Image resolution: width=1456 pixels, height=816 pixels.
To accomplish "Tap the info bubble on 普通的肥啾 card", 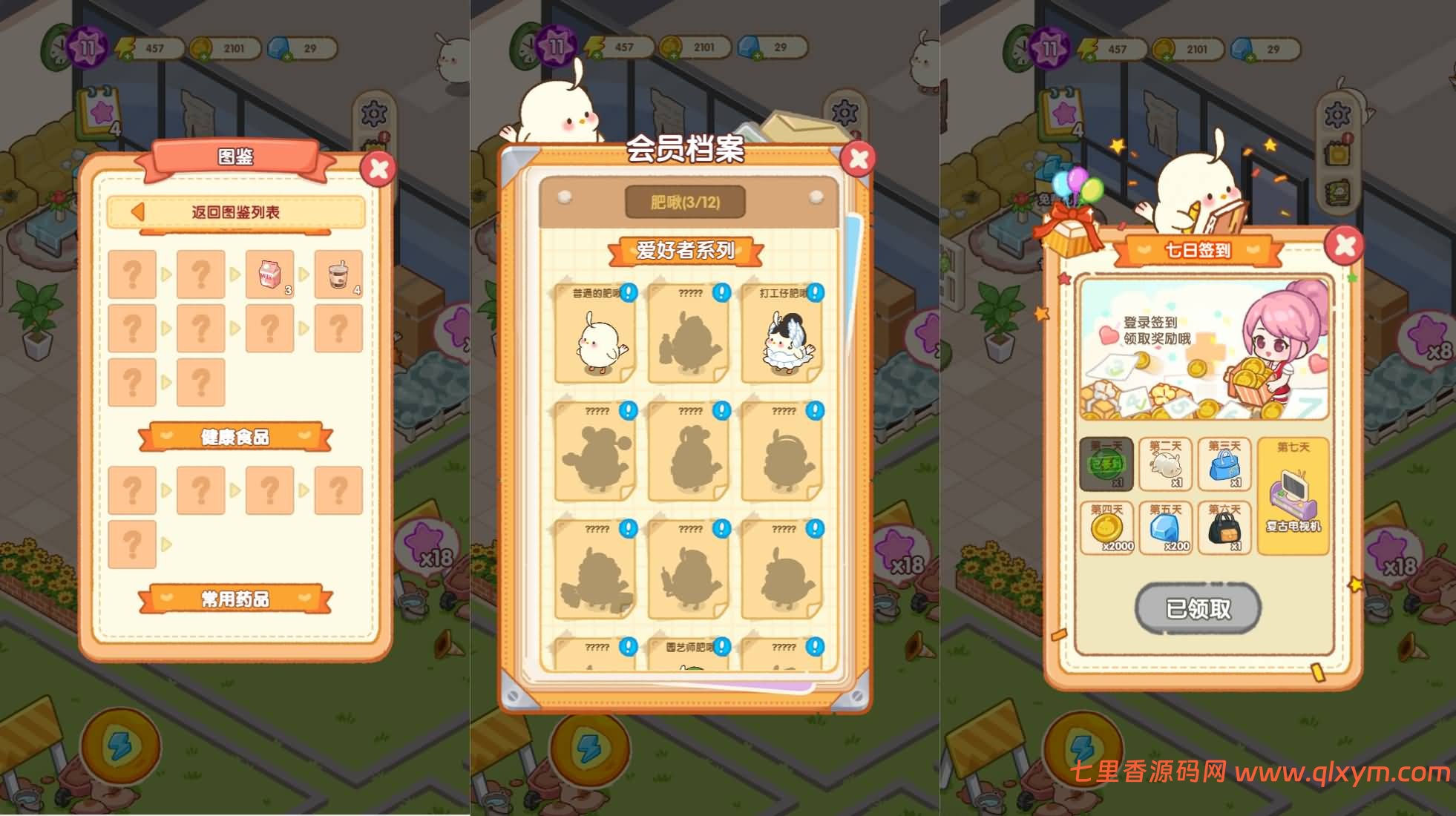I will (x=627, y=292).
